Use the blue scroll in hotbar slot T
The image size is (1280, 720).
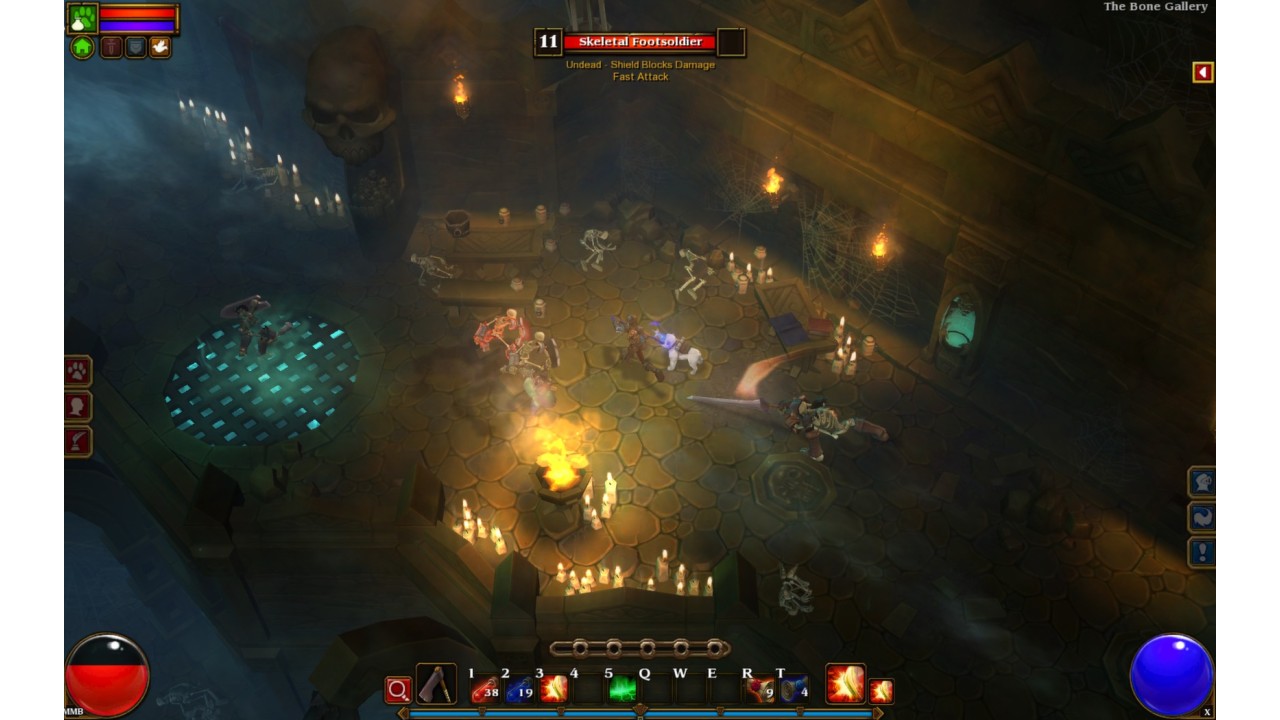(794, 689)
